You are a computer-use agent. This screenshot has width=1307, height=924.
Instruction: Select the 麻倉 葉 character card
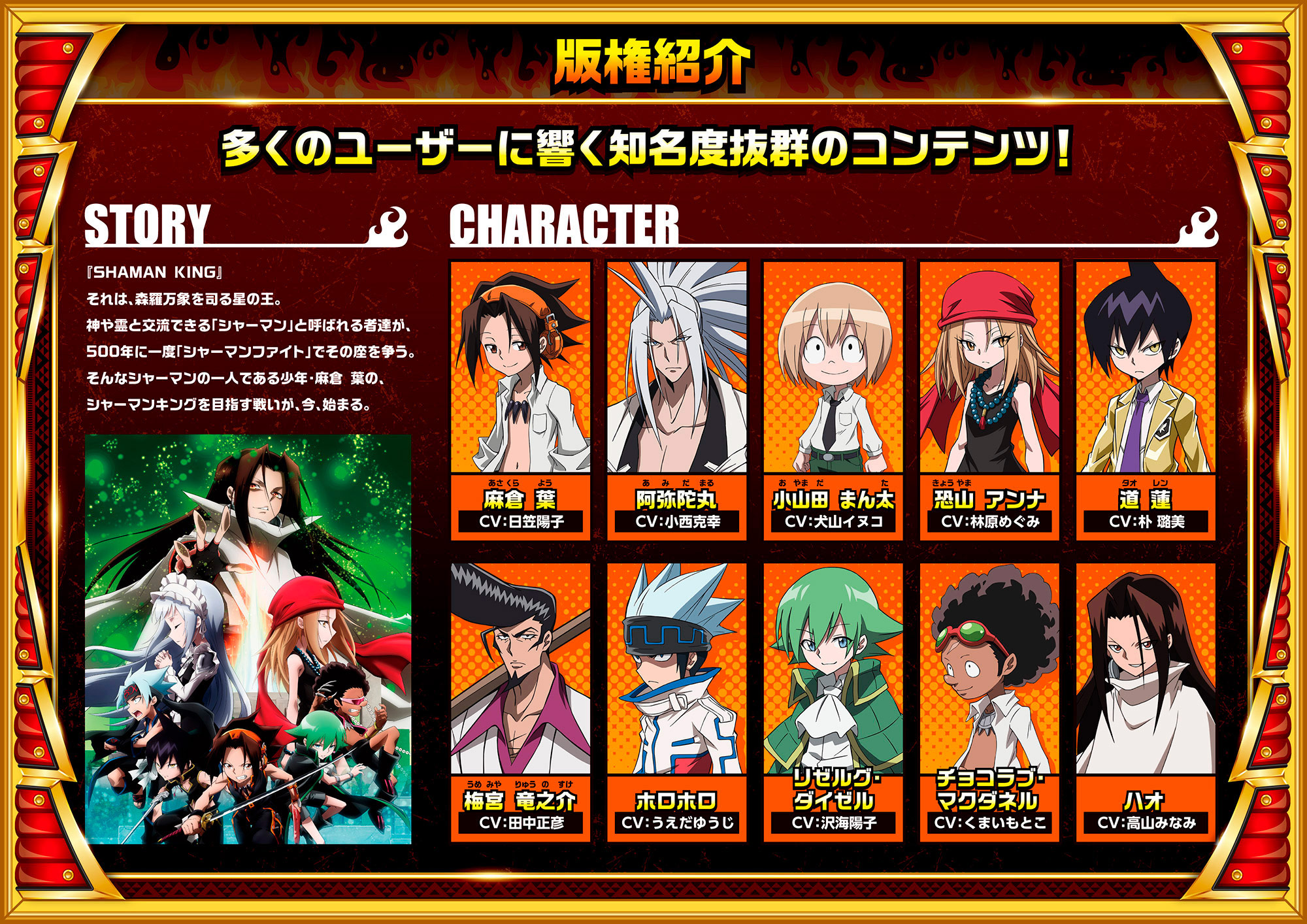pos(520,400)
